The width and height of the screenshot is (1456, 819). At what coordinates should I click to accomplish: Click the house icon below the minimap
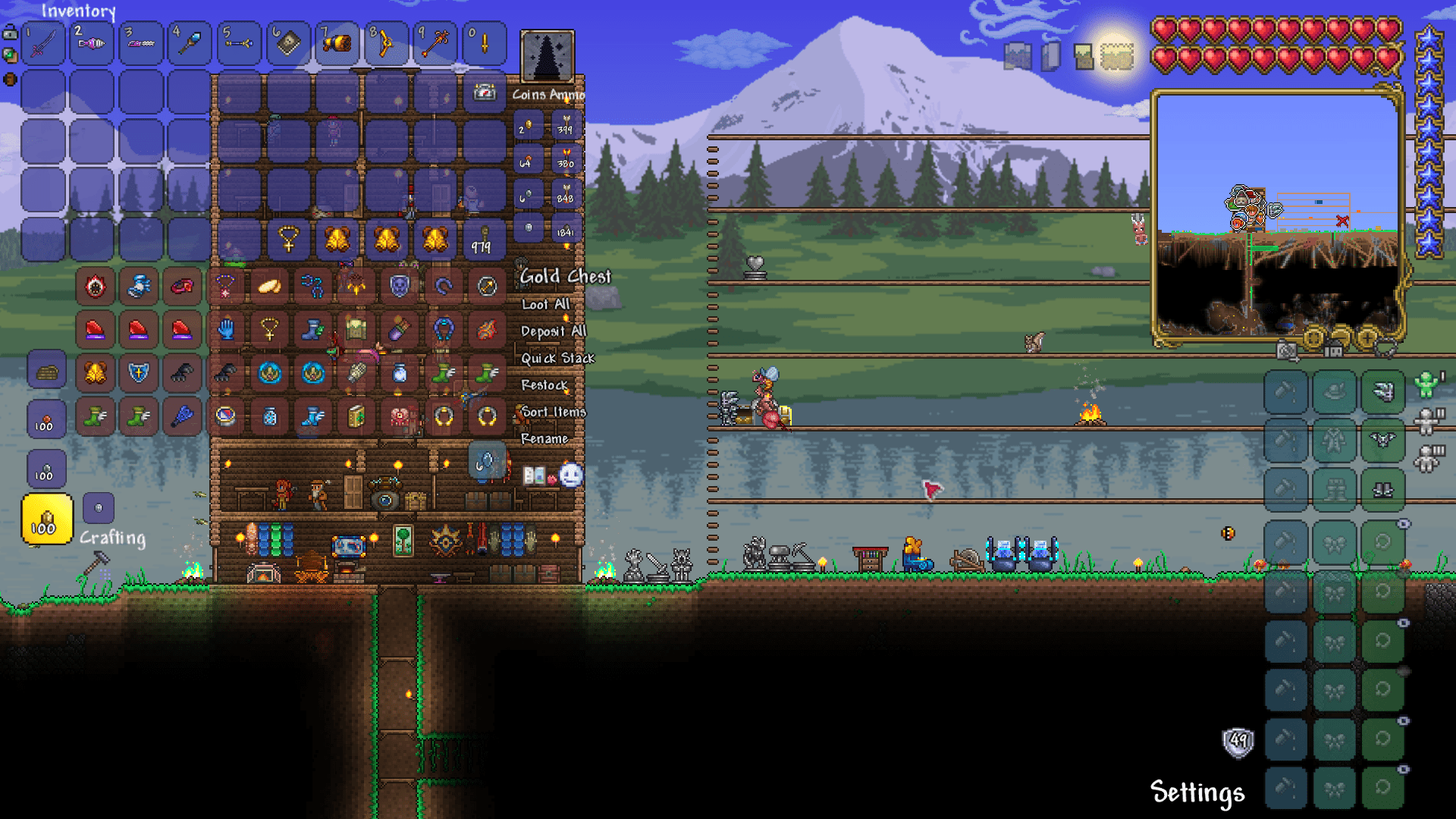point(1333,349)
